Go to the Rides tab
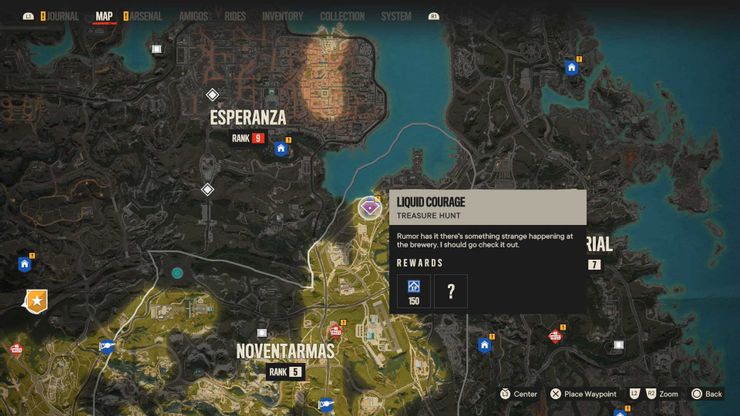This screenshot has width=740, height=416. pos(236,17)
